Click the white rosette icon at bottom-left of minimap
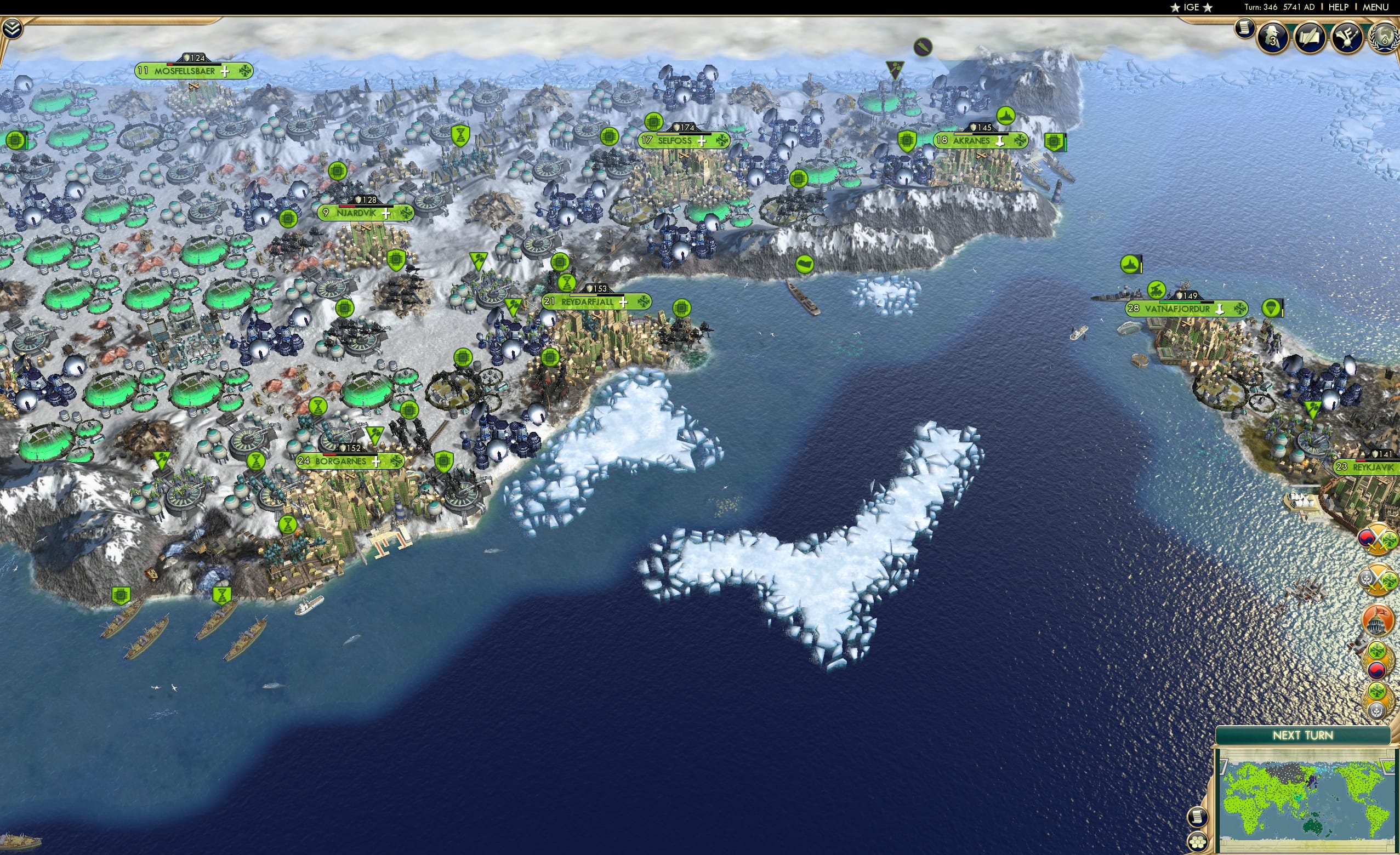The image size is (1400, 855). tap(1198, 842)
